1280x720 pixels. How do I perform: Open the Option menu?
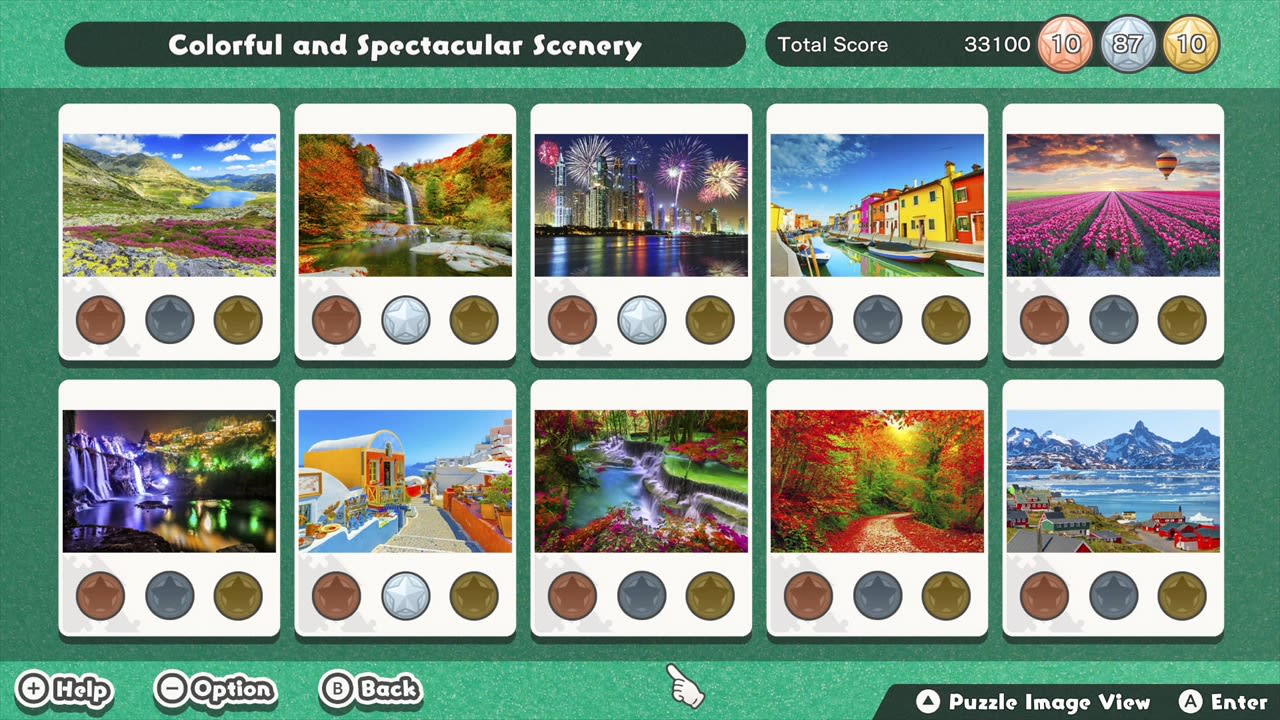[216, 690]
